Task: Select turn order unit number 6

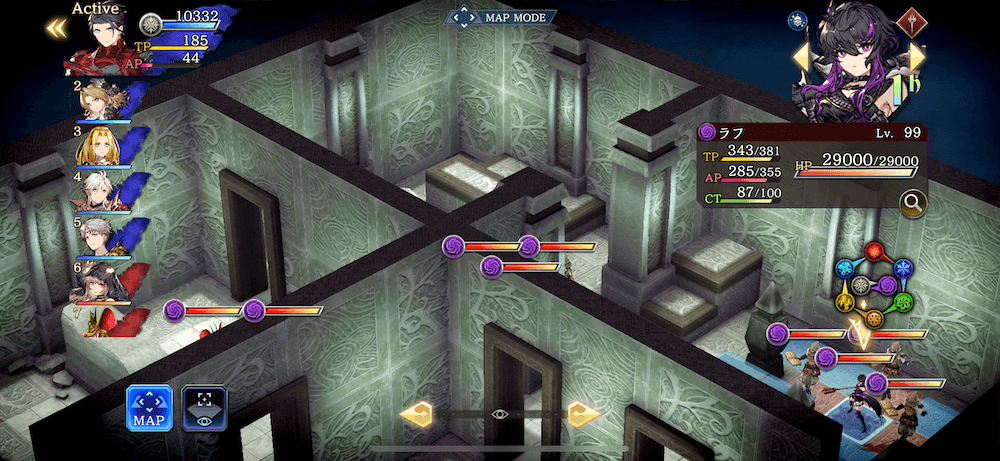Action: (x=103, y=281)
